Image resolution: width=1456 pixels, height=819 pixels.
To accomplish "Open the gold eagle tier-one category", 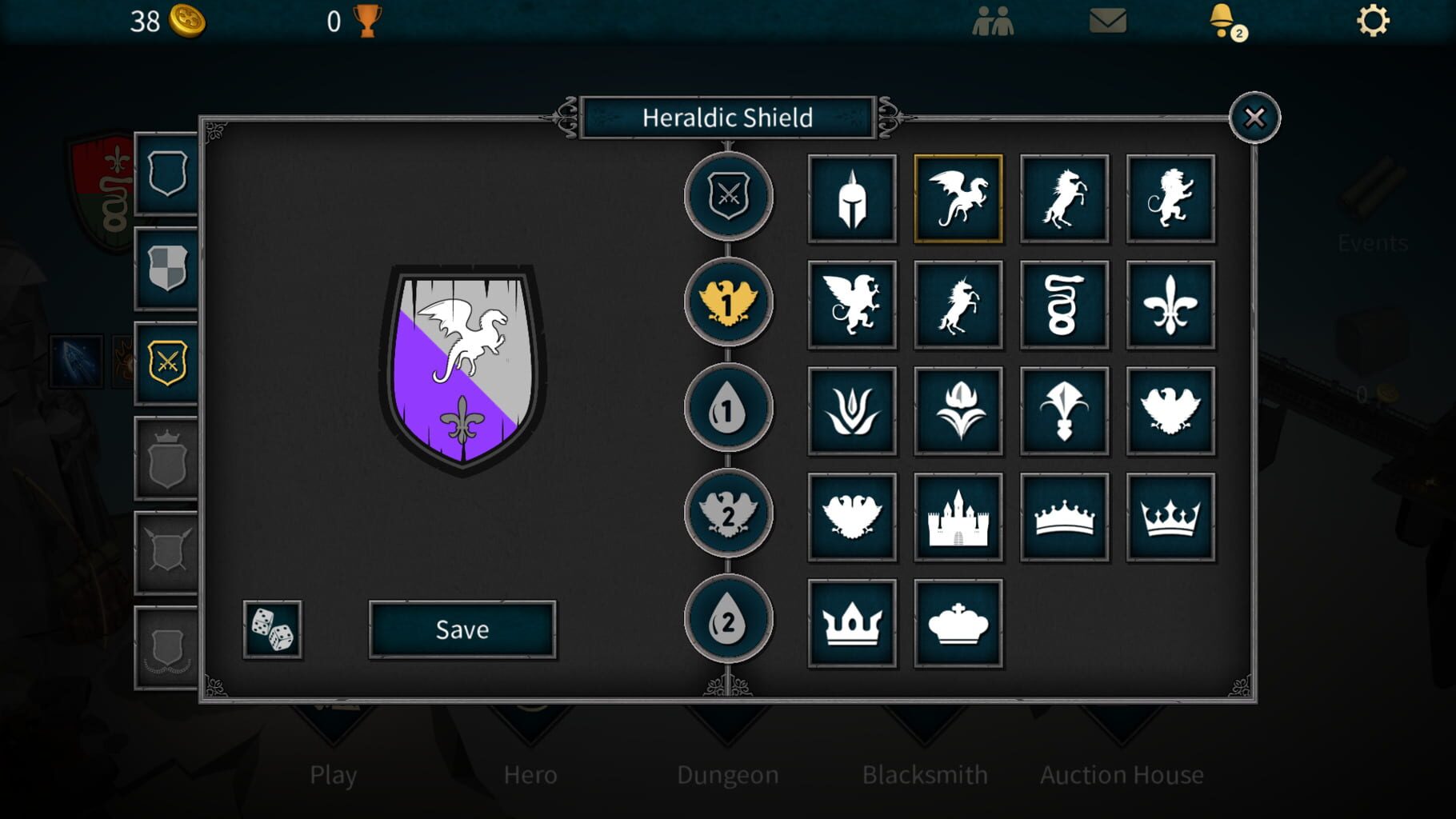I will coord(728,303).
